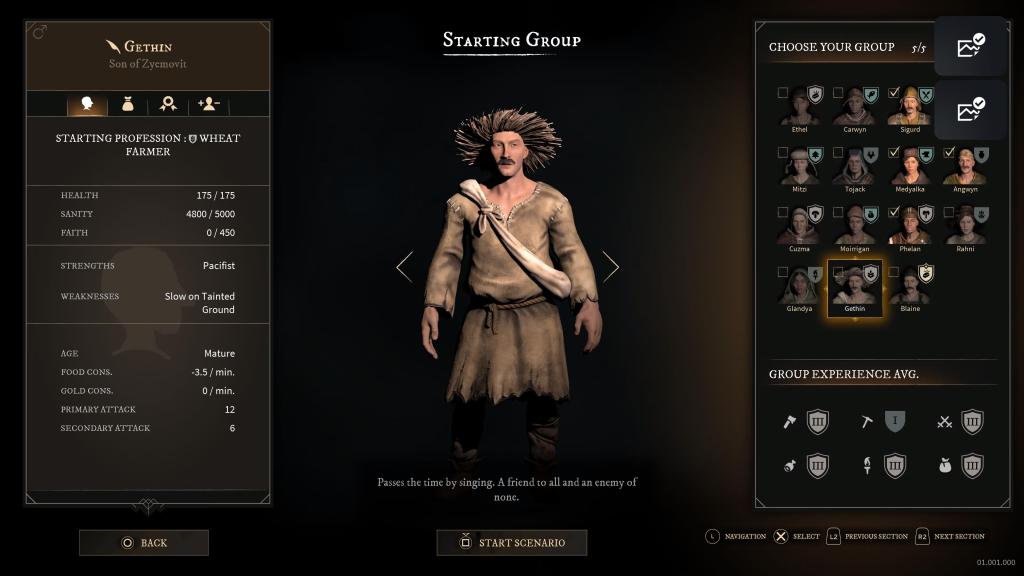The width and height of the screenshot is (1024, 576).
Task: Toggle Moirrigan's selection checkbox
Action: 838,212
